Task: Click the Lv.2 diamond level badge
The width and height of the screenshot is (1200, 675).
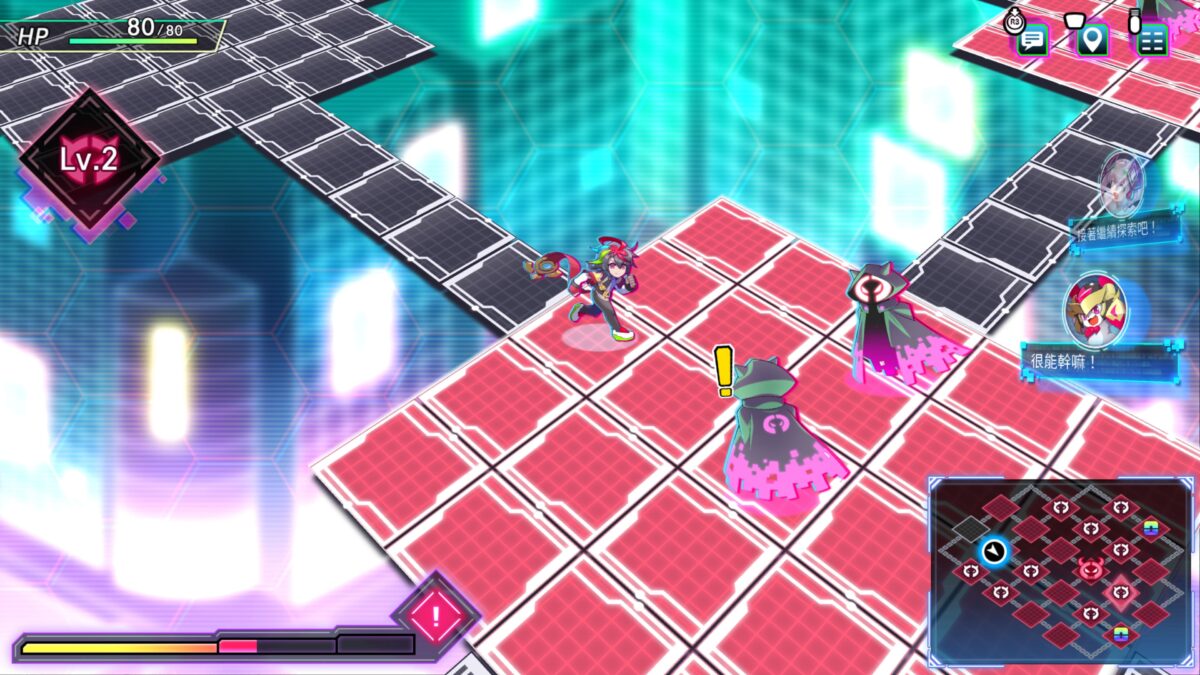Action: pyautogui.click(x=90, y=160)
